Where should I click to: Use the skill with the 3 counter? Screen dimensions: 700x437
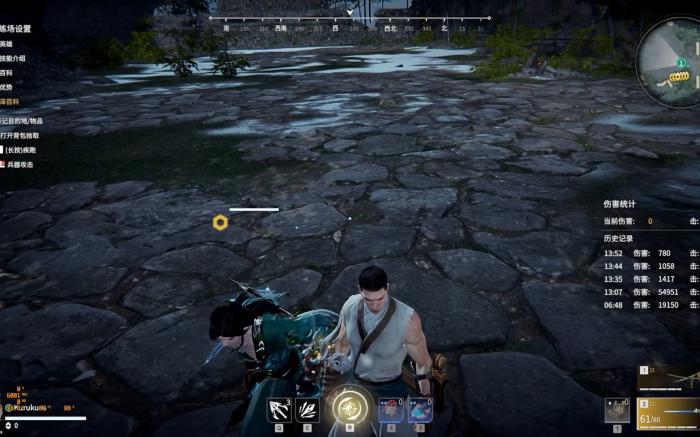tap(278, 409)
